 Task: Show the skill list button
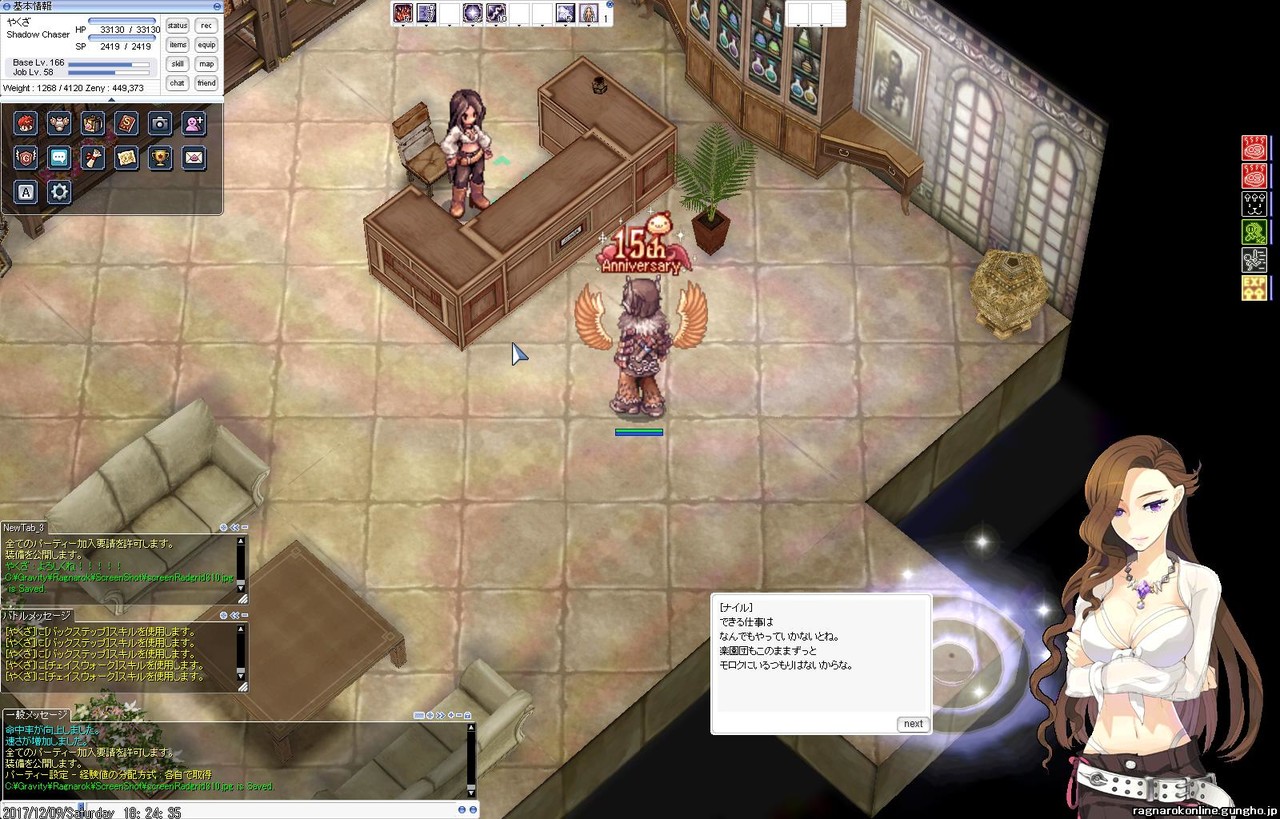click(x=177, y=64)
